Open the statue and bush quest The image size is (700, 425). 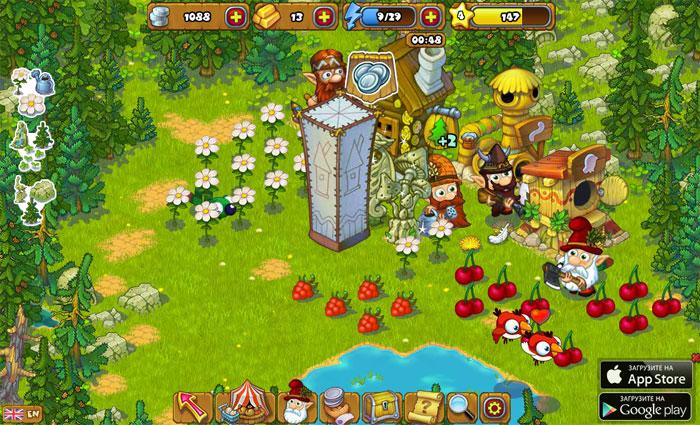(x=30, y=196)
